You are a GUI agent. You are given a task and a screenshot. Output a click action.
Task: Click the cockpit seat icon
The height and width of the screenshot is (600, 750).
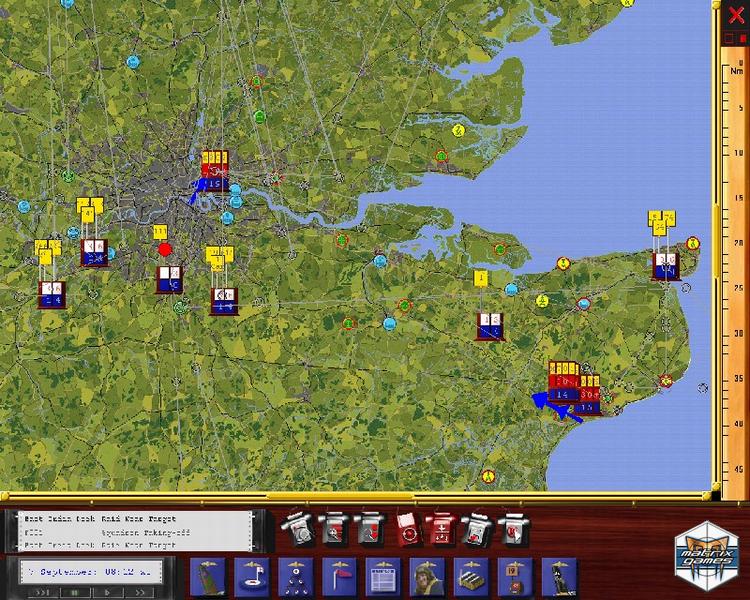559,577
